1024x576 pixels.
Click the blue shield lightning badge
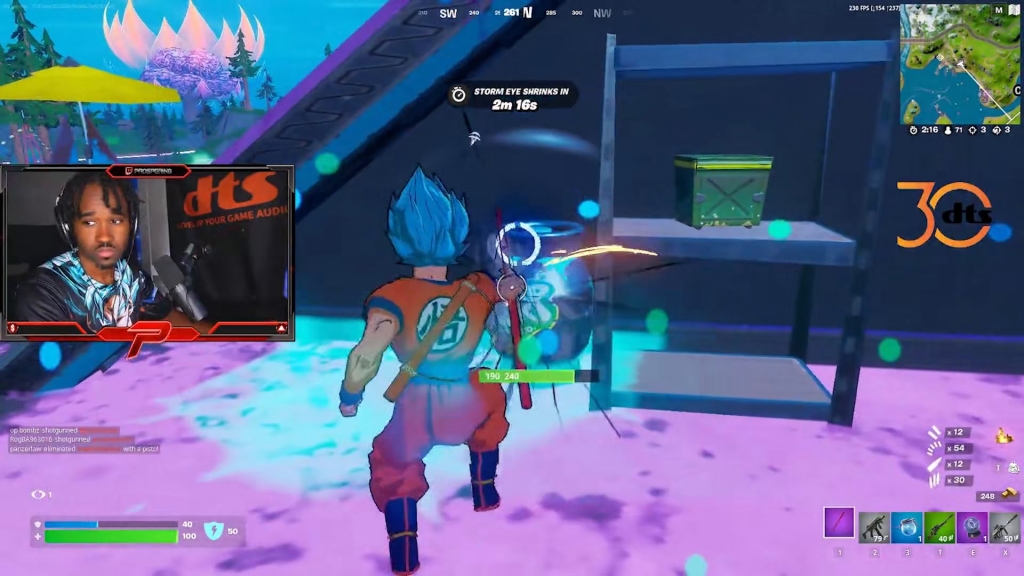click(216, 531)
